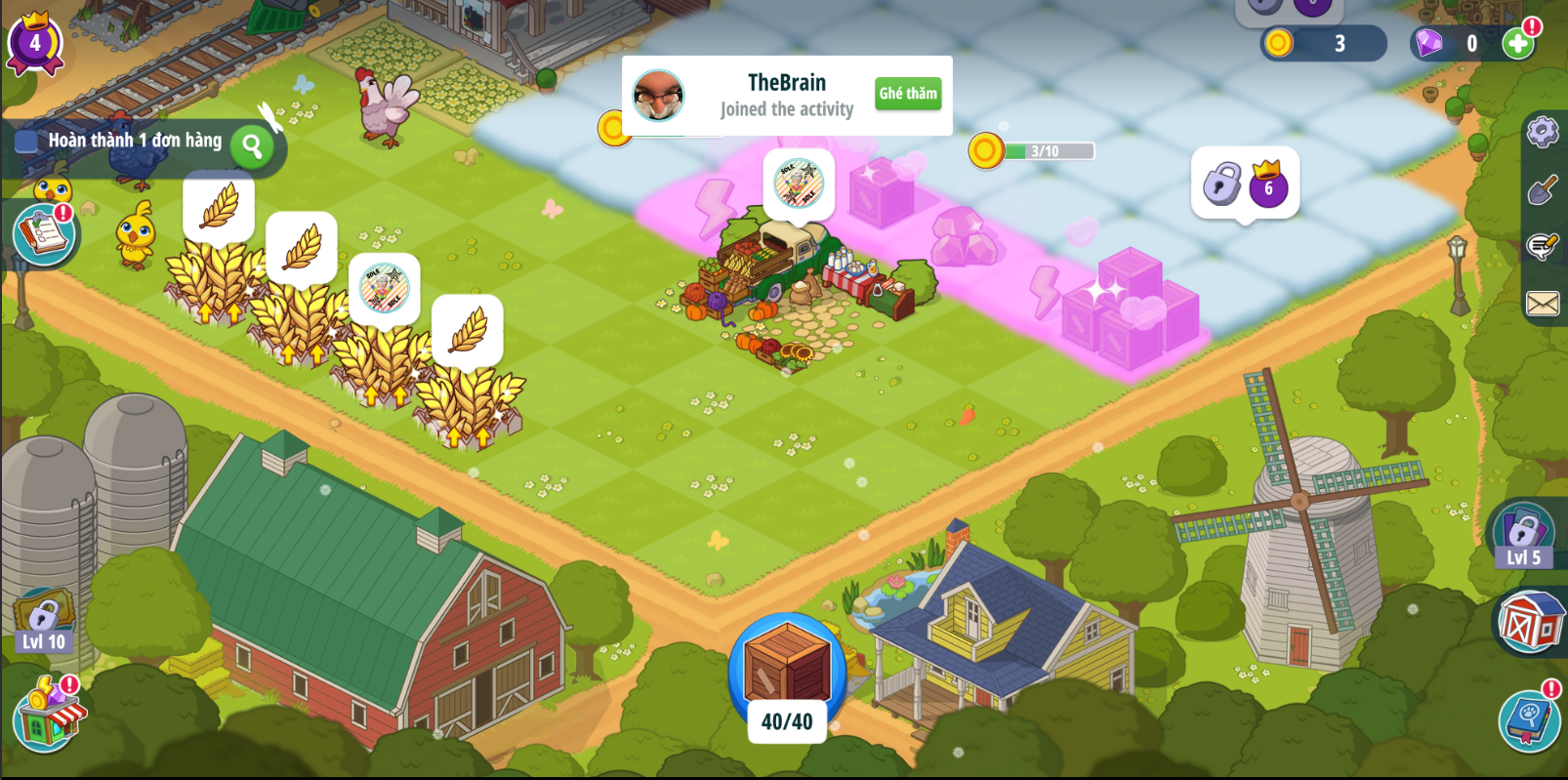Tap the sale bubble over the wheat

[384, 288]
